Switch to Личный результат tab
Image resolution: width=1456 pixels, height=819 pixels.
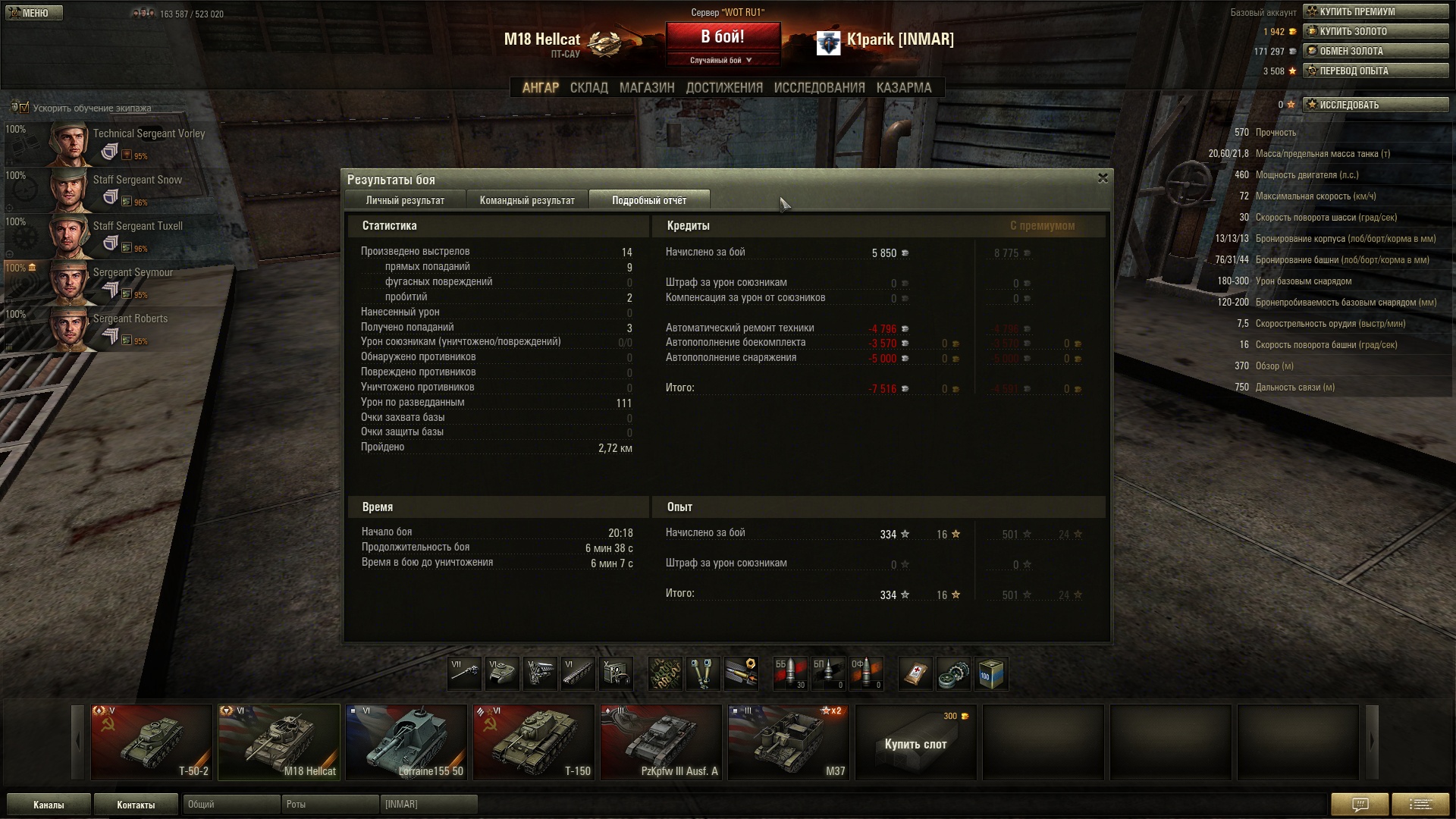click(405, 200)
